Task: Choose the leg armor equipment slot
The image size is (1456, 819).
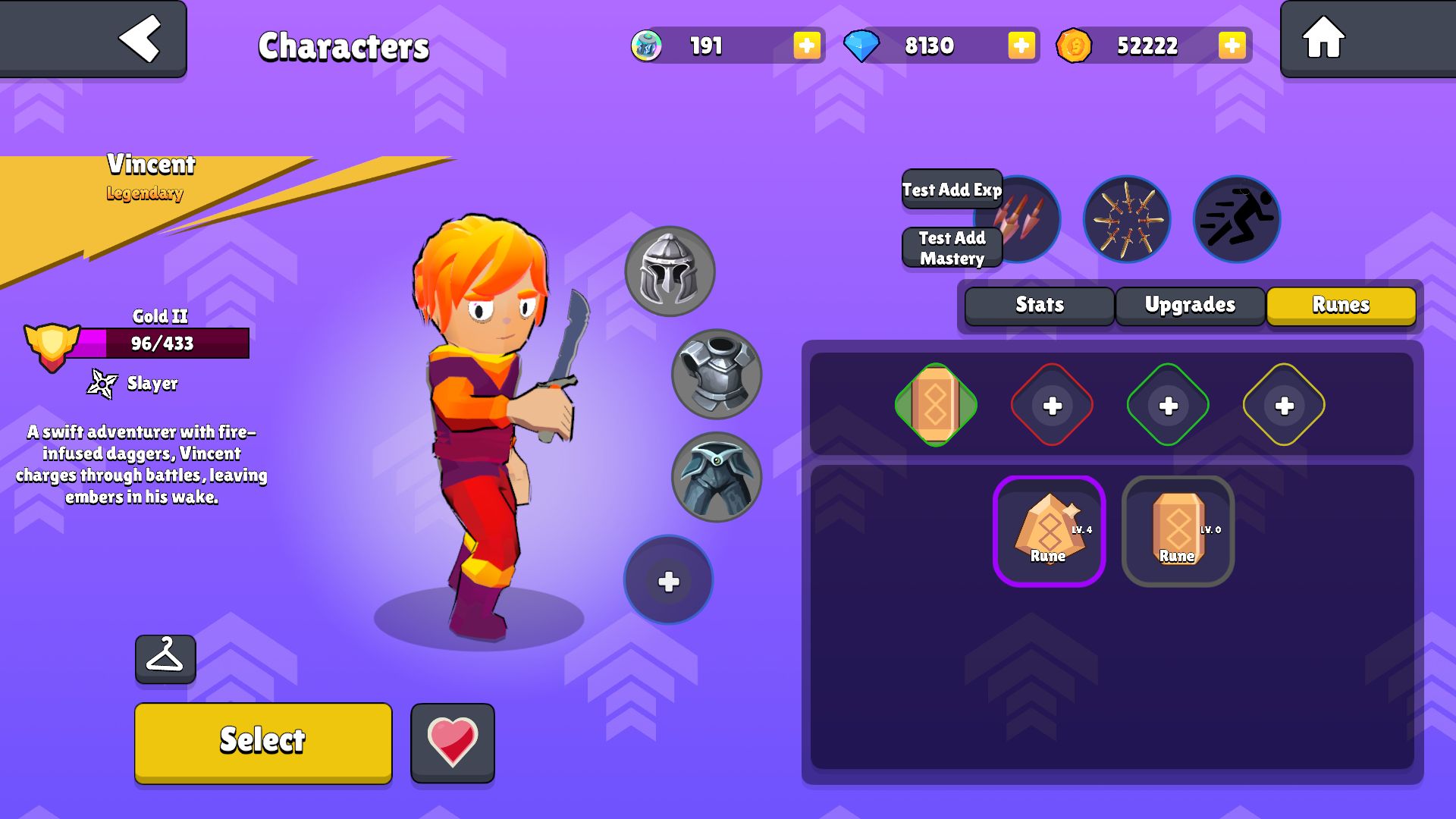Action: (717, 477)
